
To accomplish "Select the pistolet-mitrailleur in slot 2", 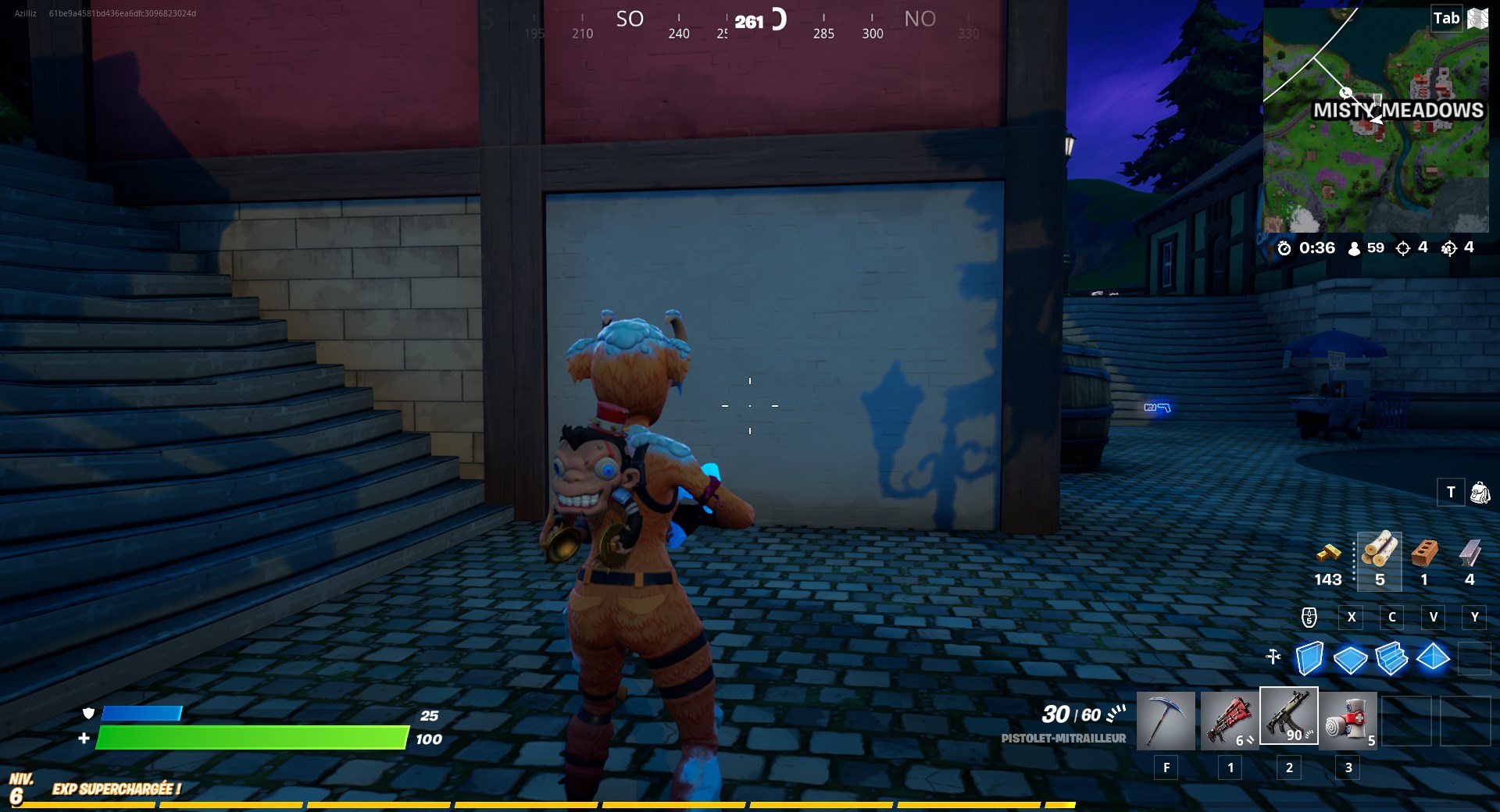I will coord(1289,720).
